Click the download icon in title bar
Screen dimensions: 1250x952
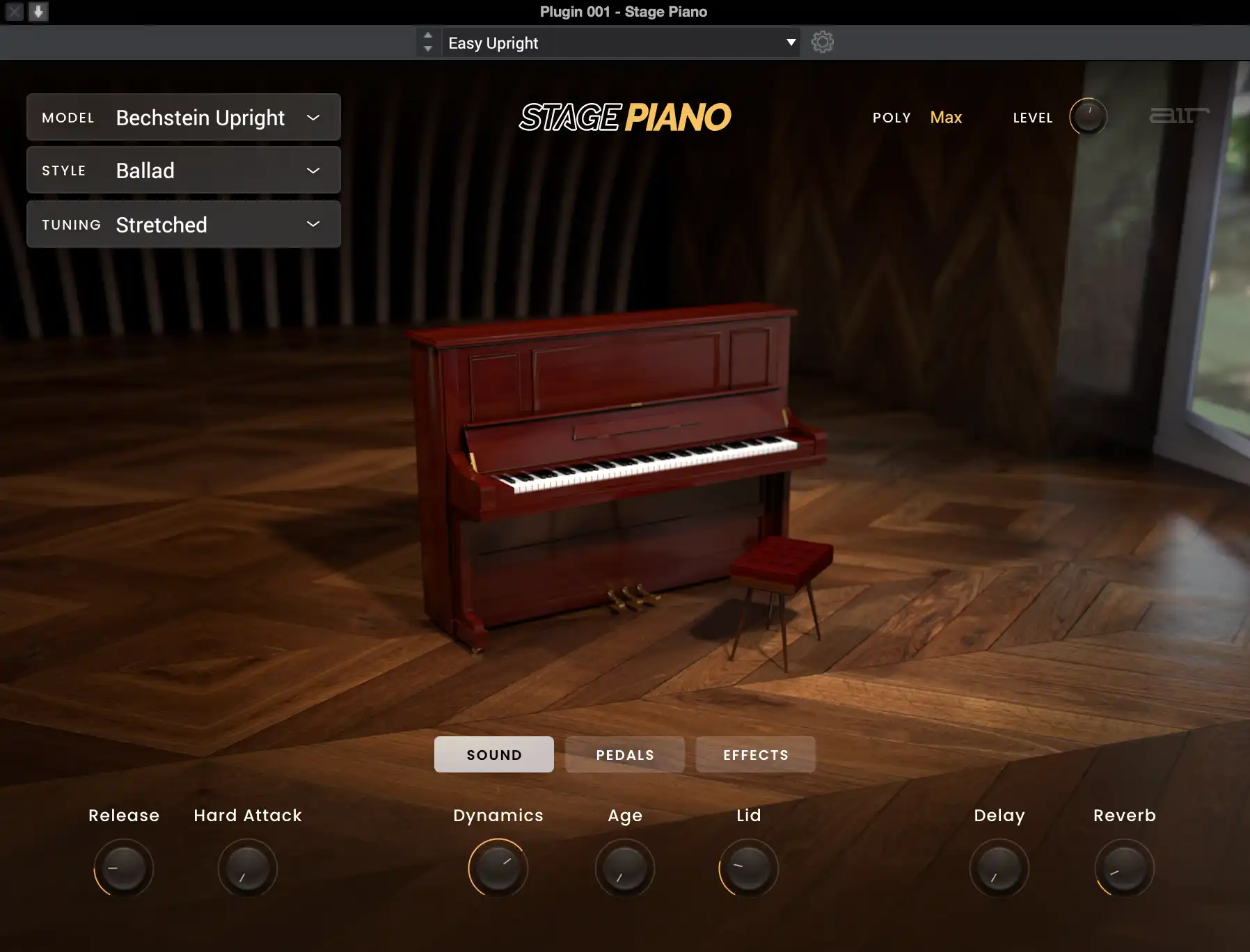pos(39,11)
